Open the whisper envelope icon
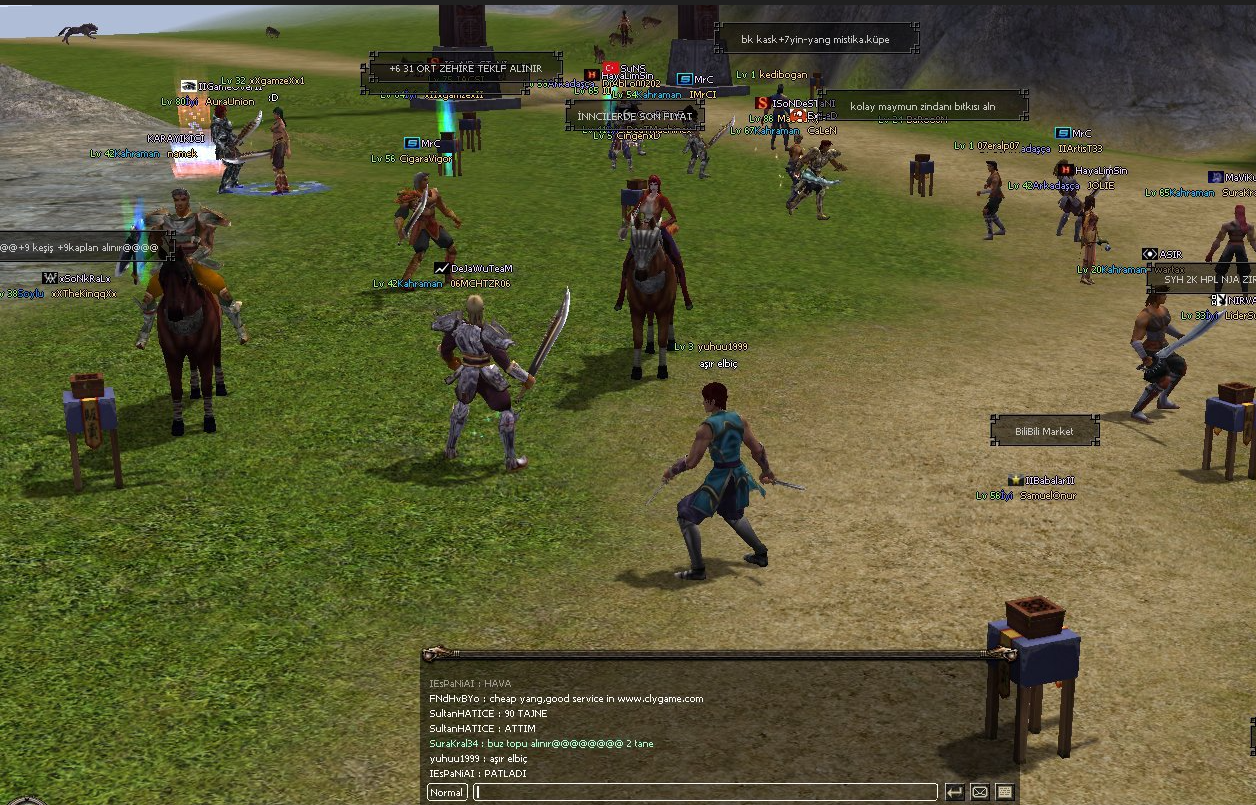Viewport: 1256px width, 805px height. click(980, 792)
